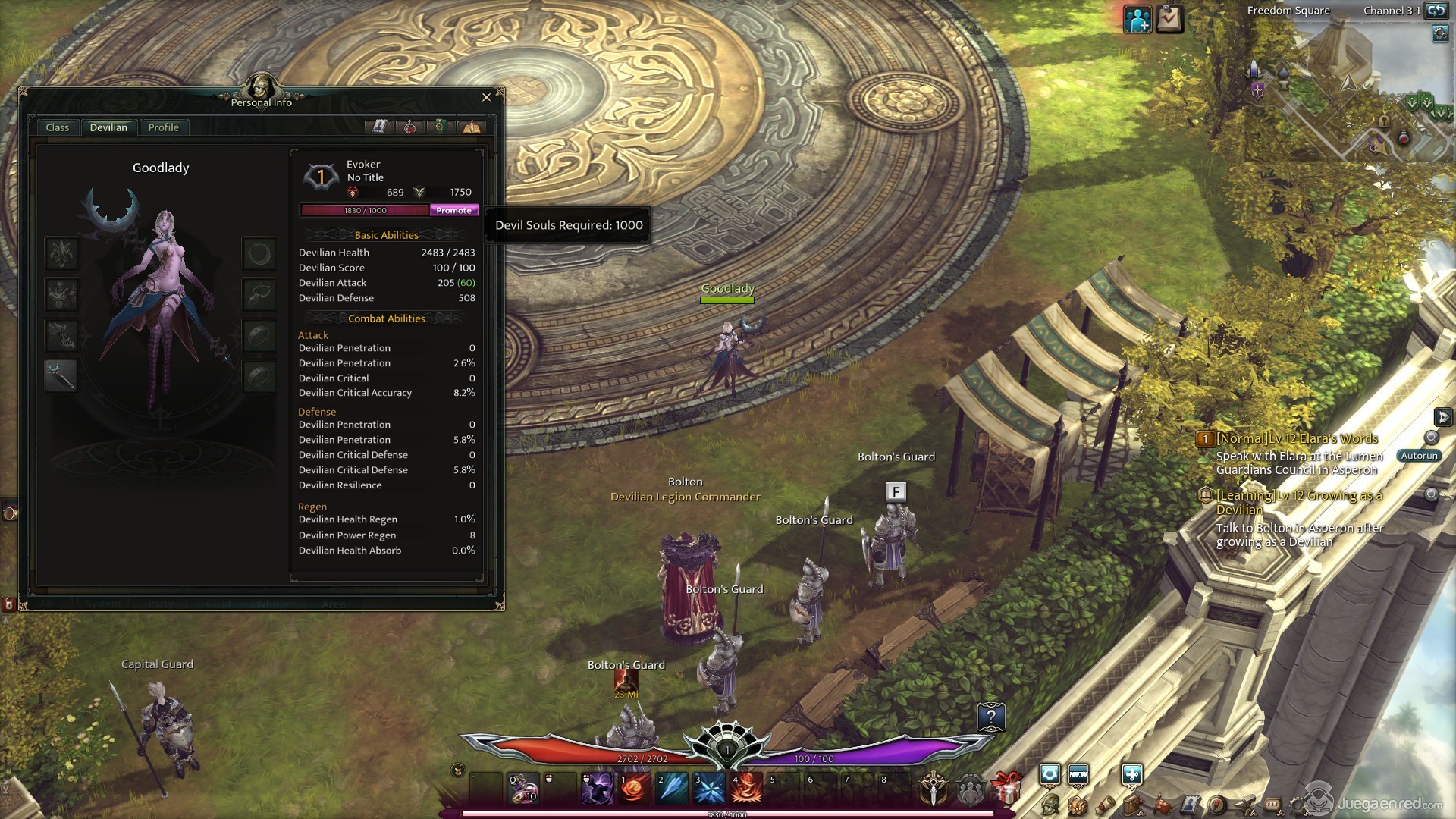
Task: Open the red gift box reward
Action: (x=1006, y=789)
